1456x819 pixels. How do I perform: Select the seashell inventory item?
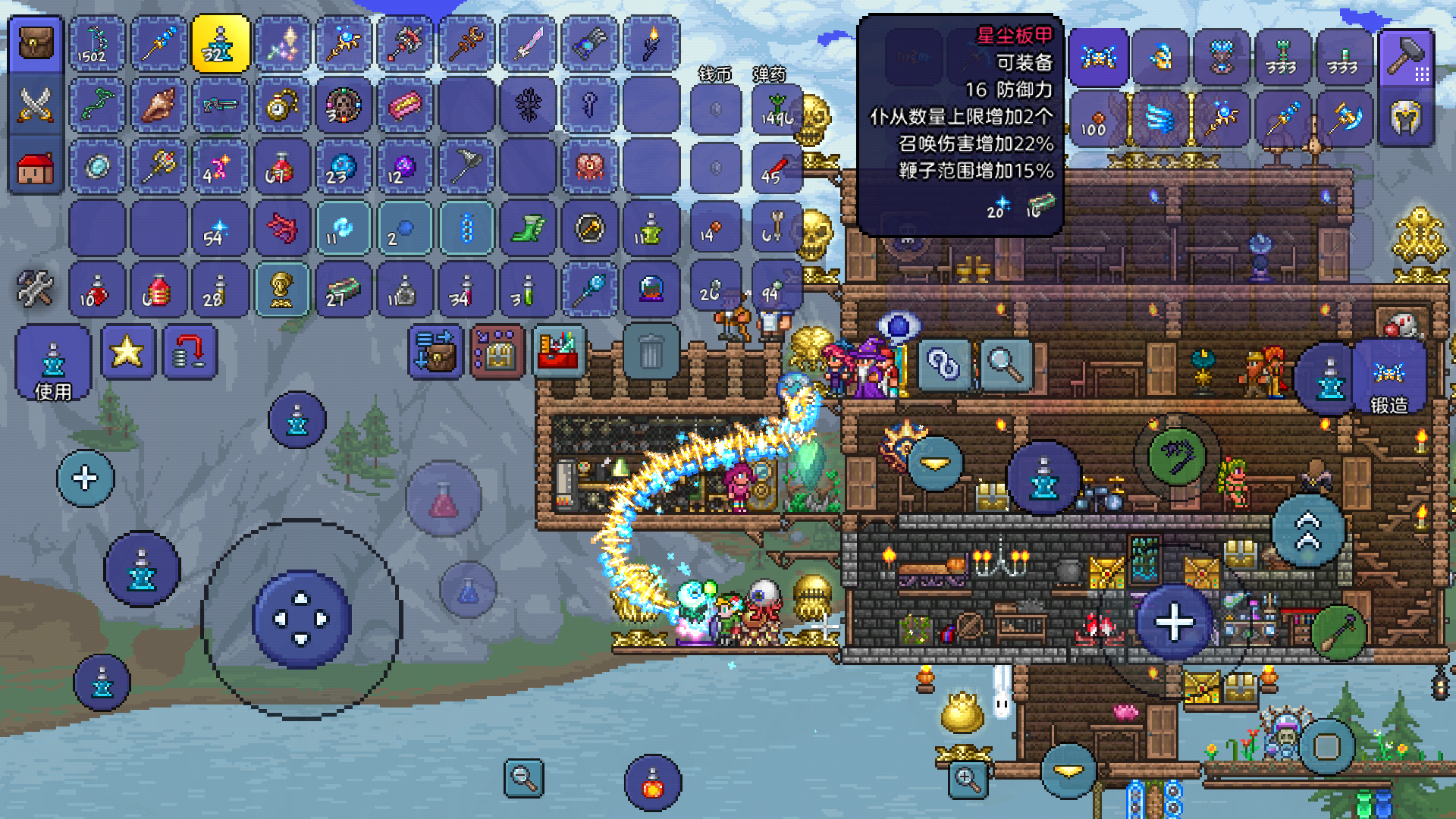[x=158, y=105]
